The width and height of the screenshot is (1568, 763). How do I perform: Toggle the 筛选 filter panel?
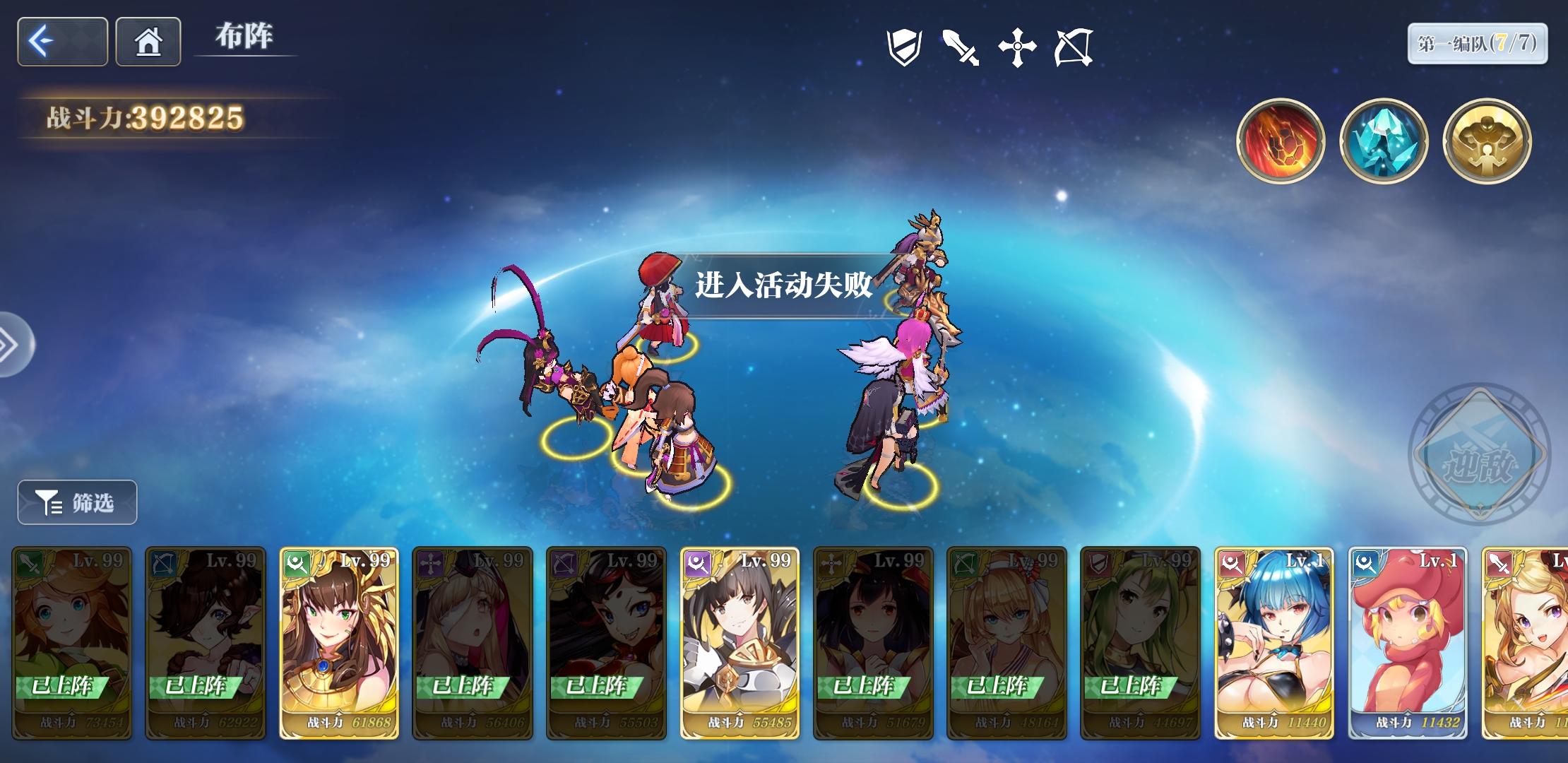[x=76, y=502]
